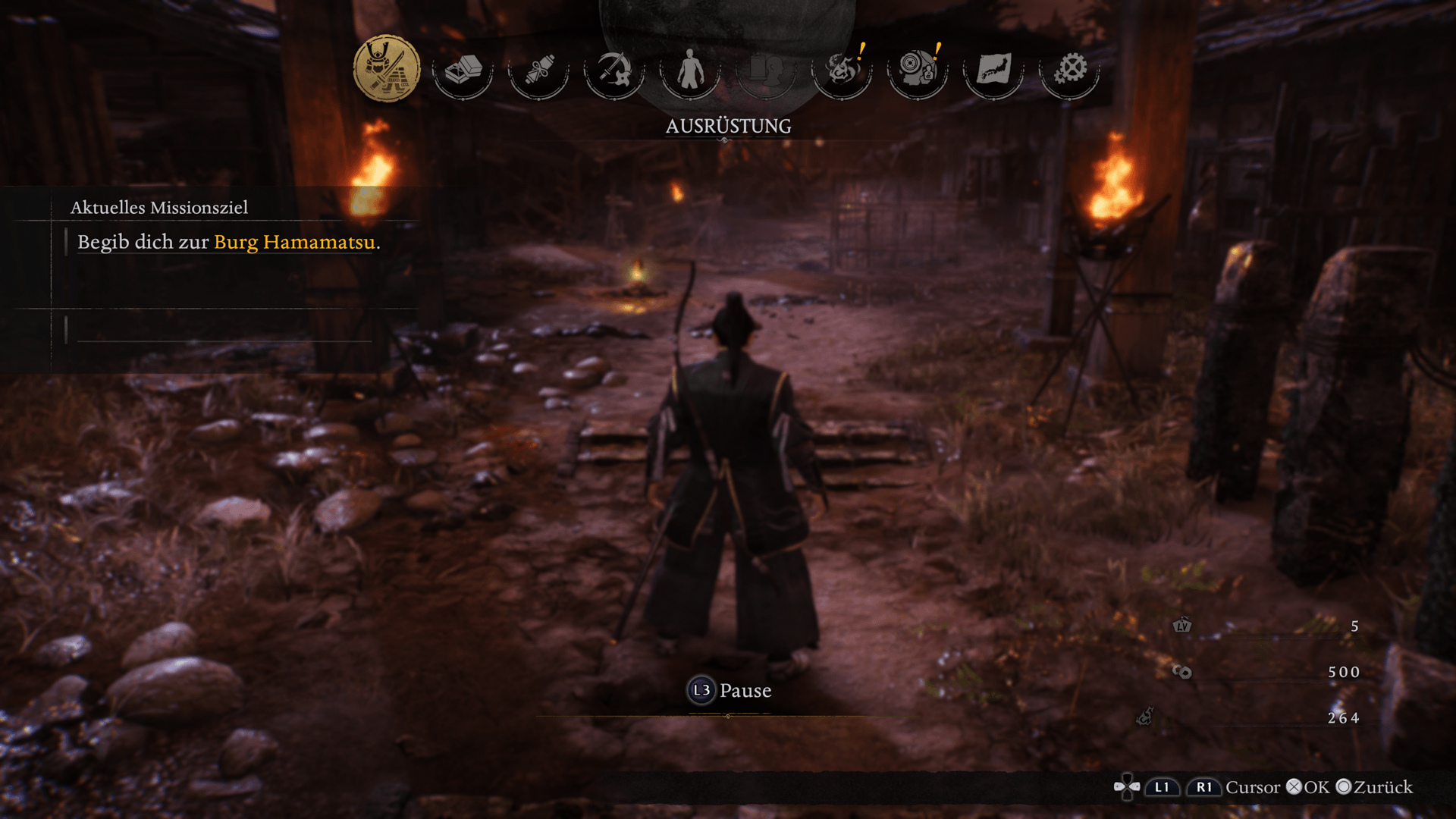Select the highlighted Burg Hamamatsu link
Image resolution: width=1456 pixels, height=819 pixels.
point(294,242)
